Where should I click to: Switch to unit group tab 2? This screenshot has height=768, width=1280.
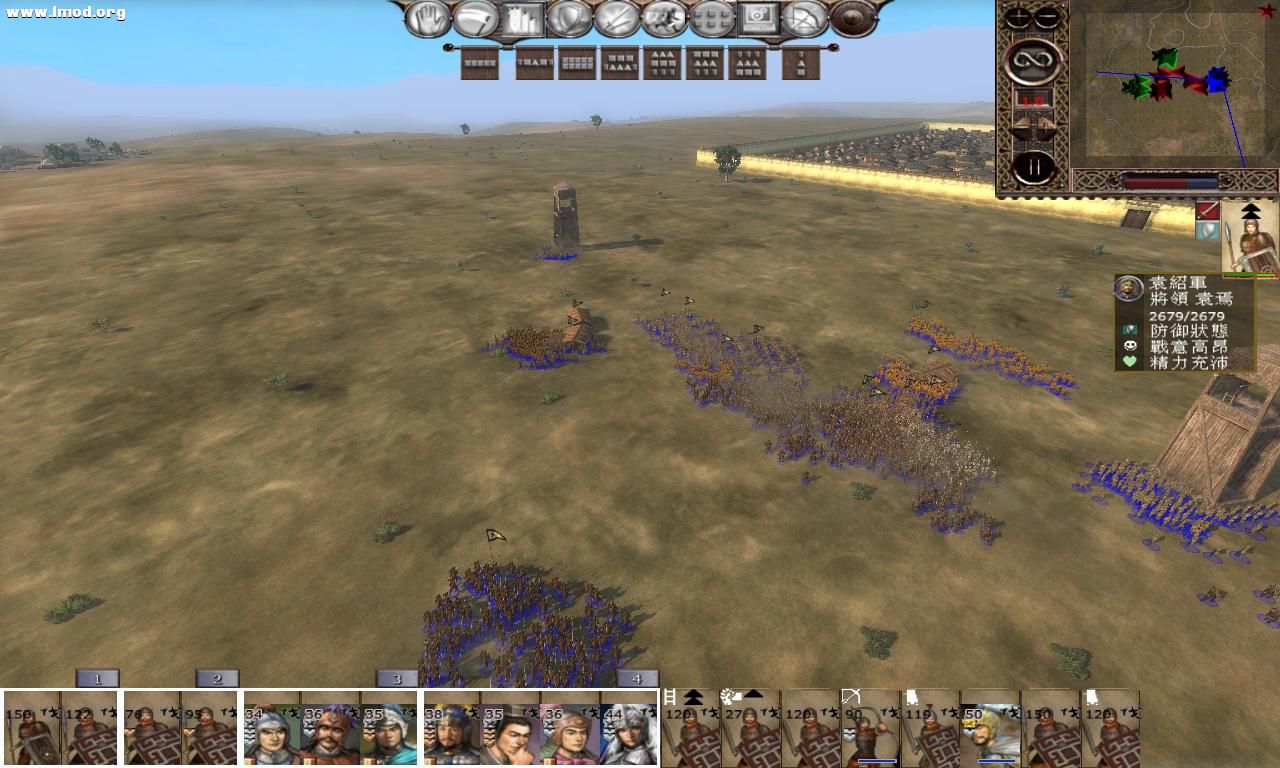point(216,678)
